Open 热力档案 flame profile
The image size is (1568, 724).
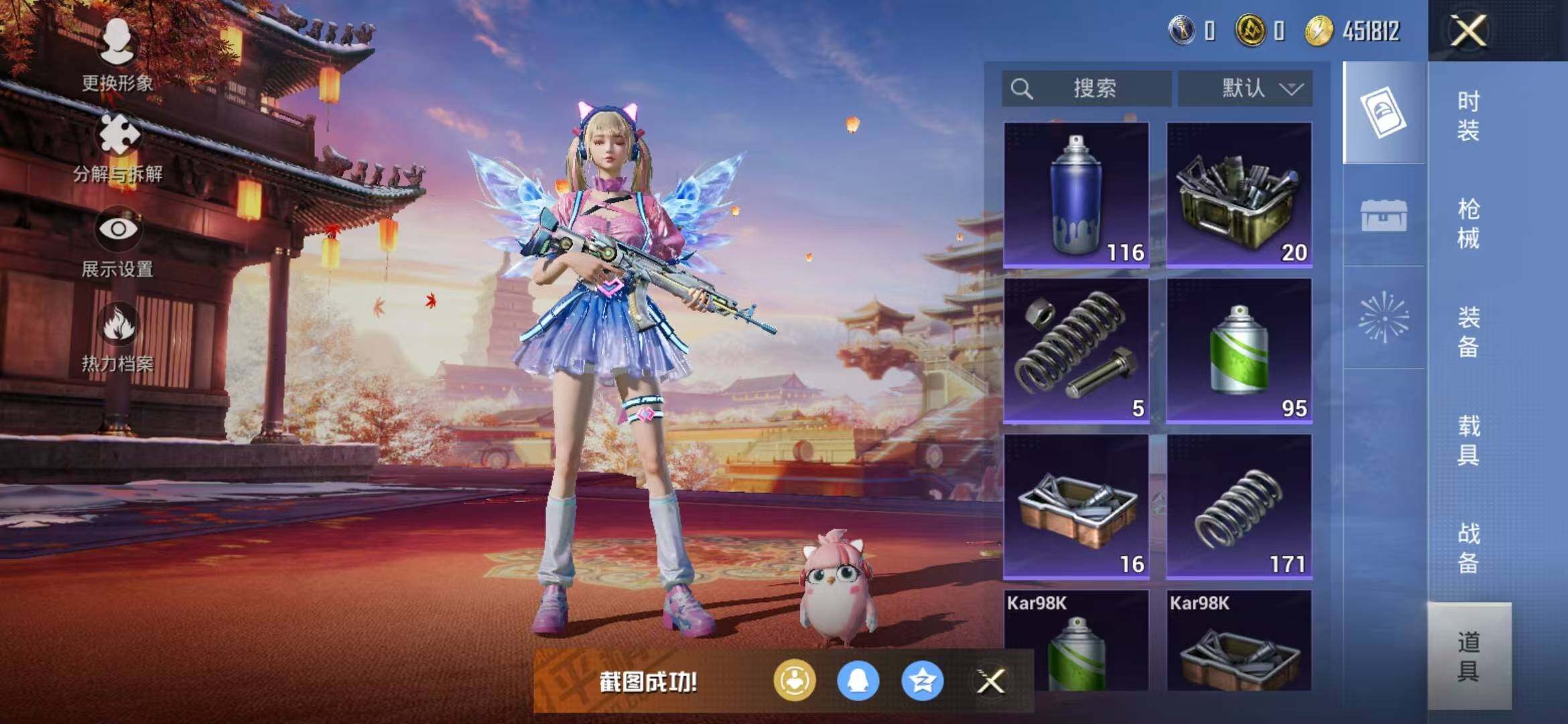tap(118, 337)
